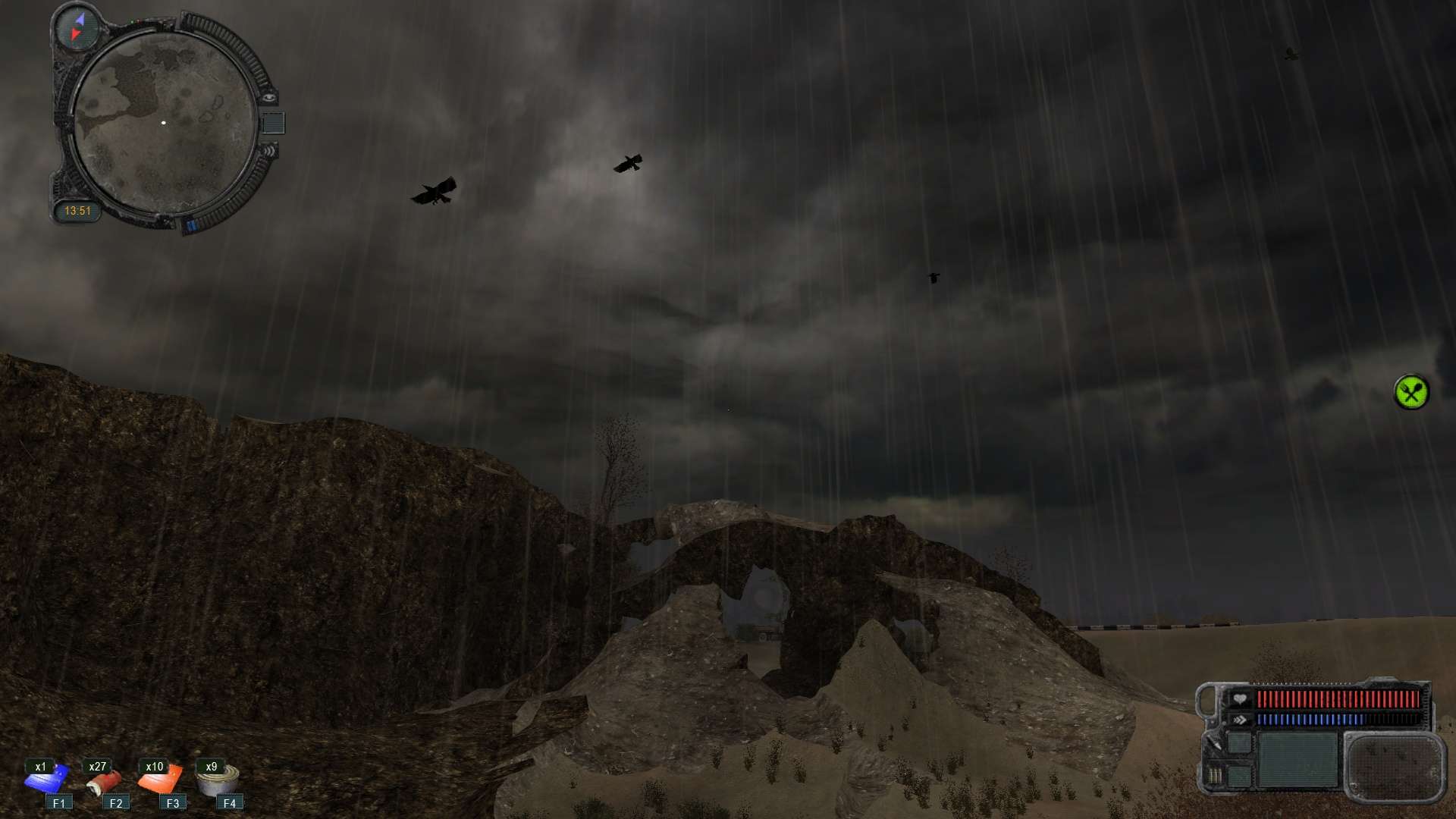The width and height of the screenshot is (1456, 819).
Task: Click the eye visibility indicator beside the minimap
Action: [269, 98]
